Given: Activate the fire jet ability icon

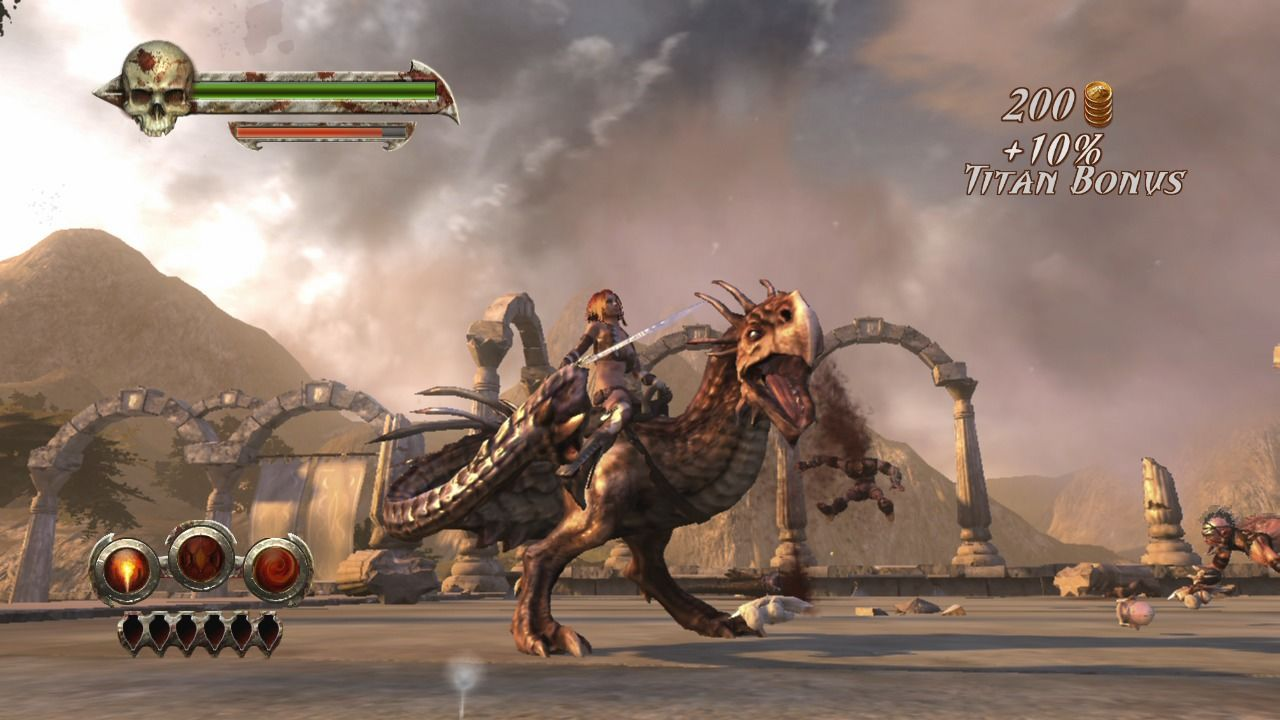Looking at the screenshot, I should point(125,570).
